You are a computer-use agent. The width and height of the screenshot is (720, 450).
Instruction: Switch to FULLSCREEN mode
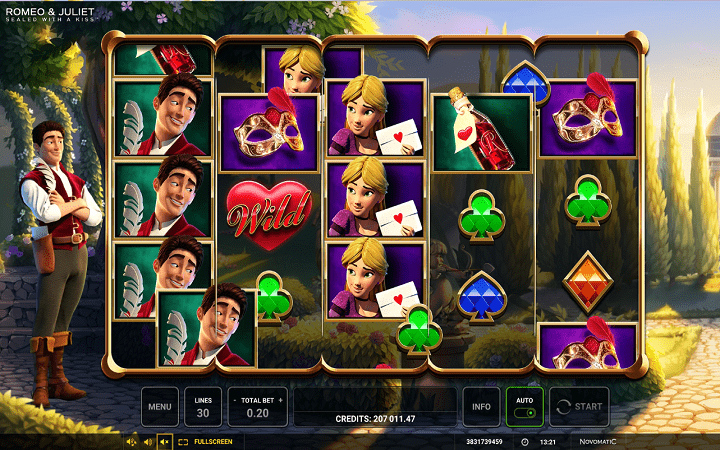coord(206,441)
